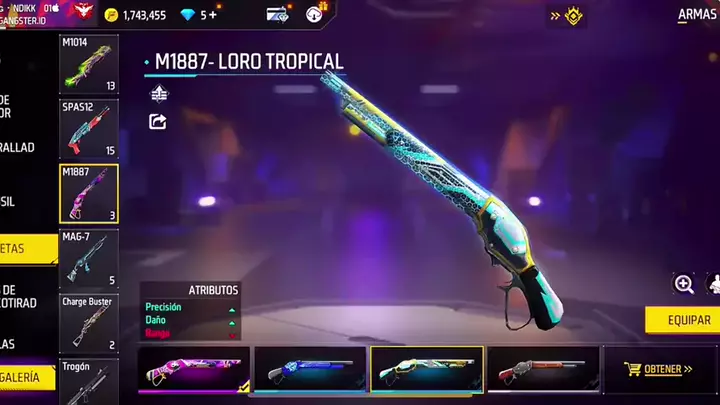
Task: Add diamonds with the plus button
Action: (211, 15)
